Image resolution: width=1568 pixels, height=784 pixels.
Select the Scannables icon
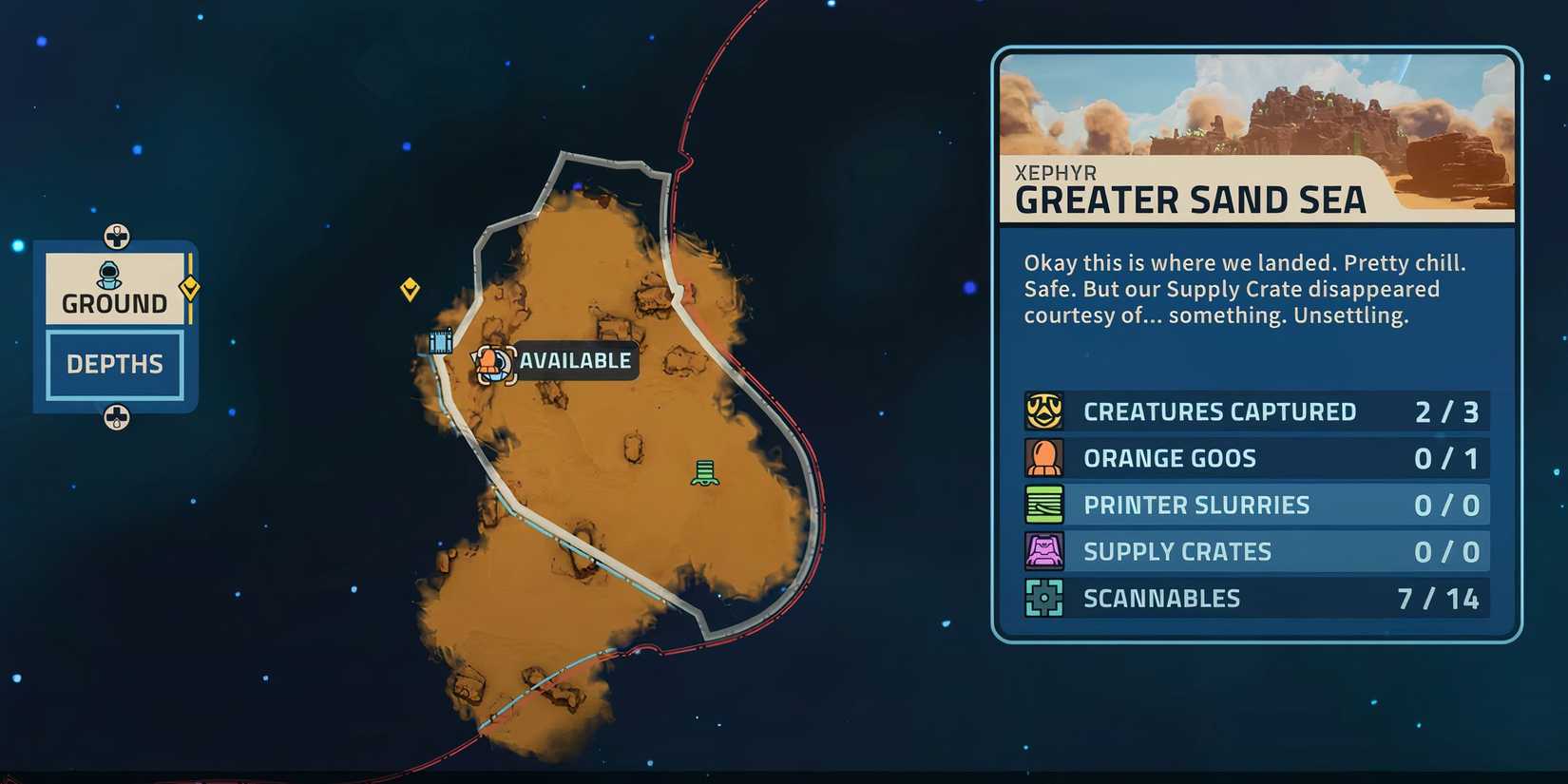click(x=1044, y=598)
